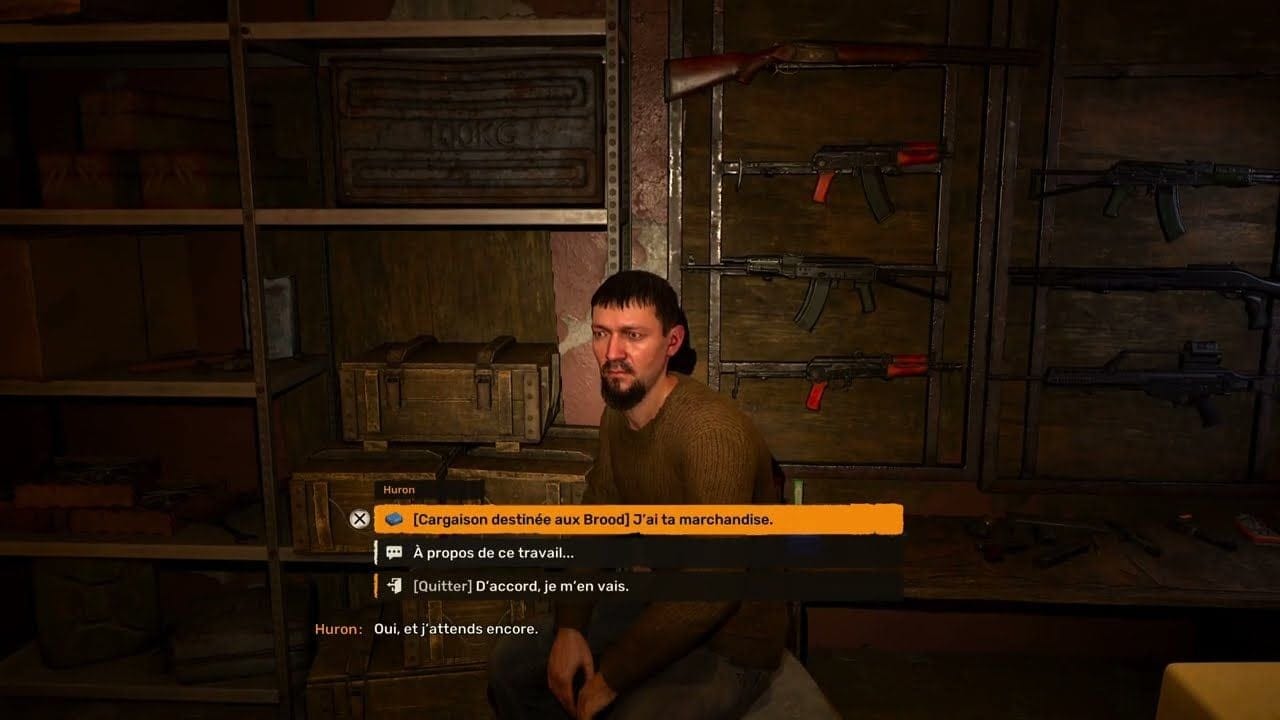Click the yellow box in the bottom right corner

pyautogui.click(x=1220, y=690)
